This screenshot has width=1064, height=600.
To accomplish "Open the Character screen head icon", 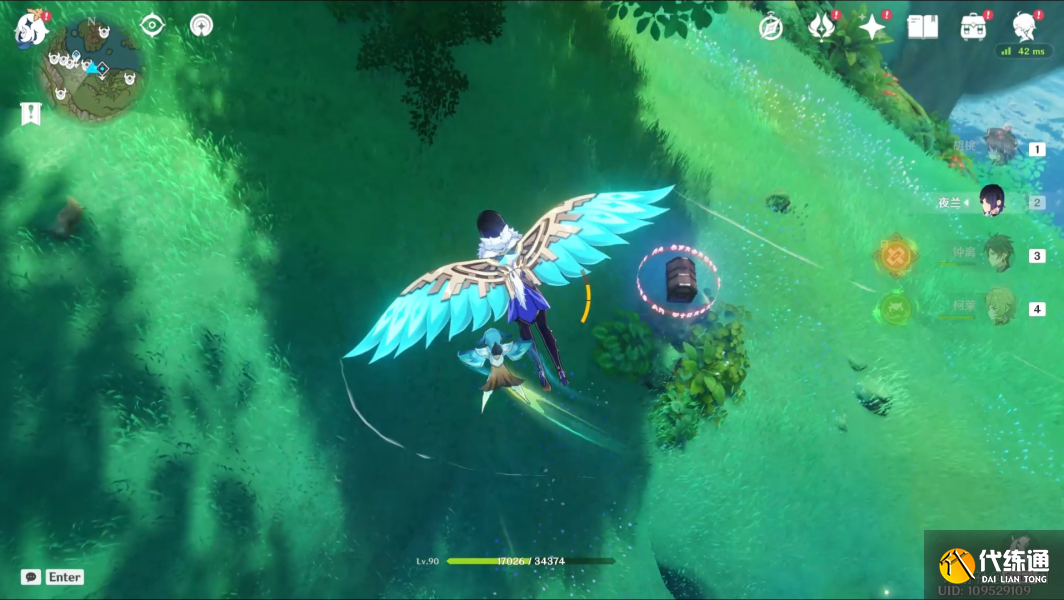I will point(1023,27).
